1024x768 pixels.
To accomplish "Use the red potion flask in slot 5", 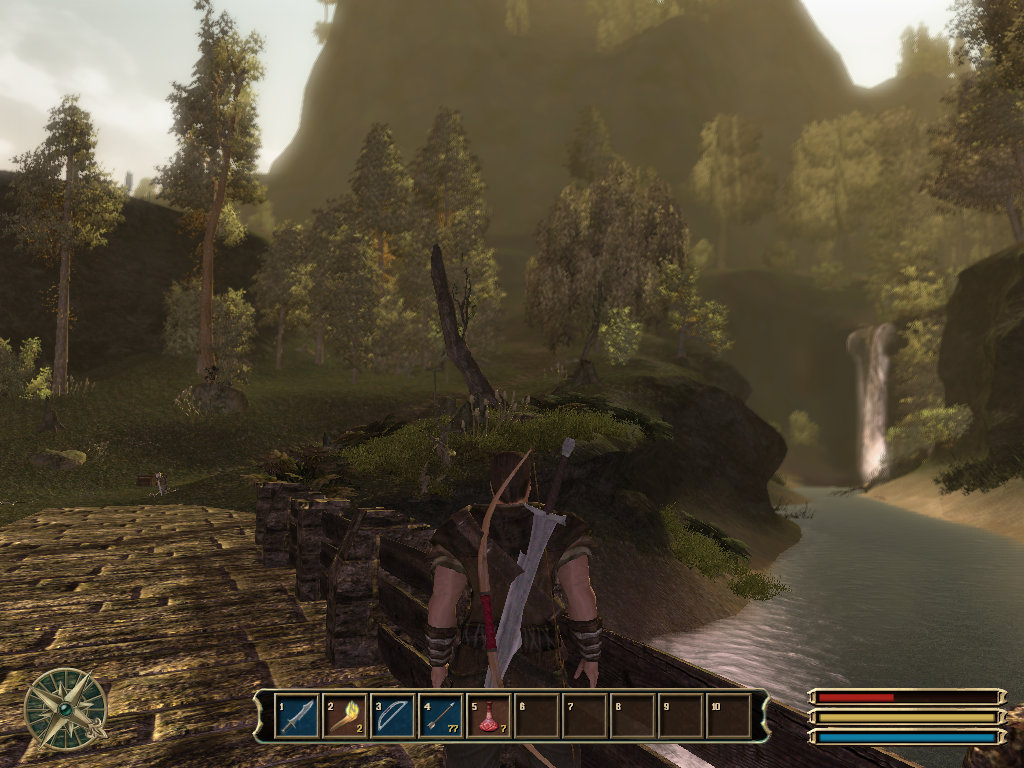I will pos(489,716).
